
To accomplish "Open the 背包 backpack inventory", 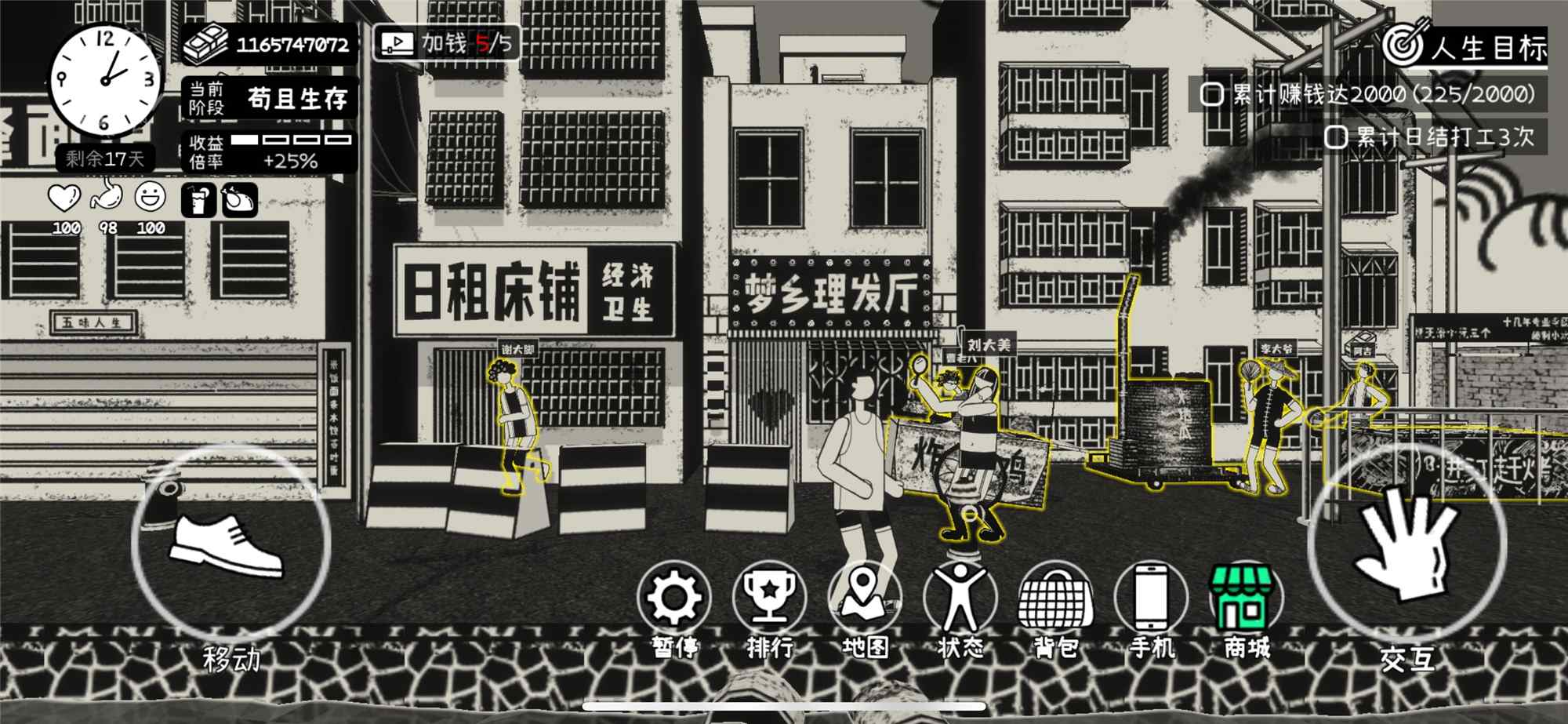I will coord(1056,600).
